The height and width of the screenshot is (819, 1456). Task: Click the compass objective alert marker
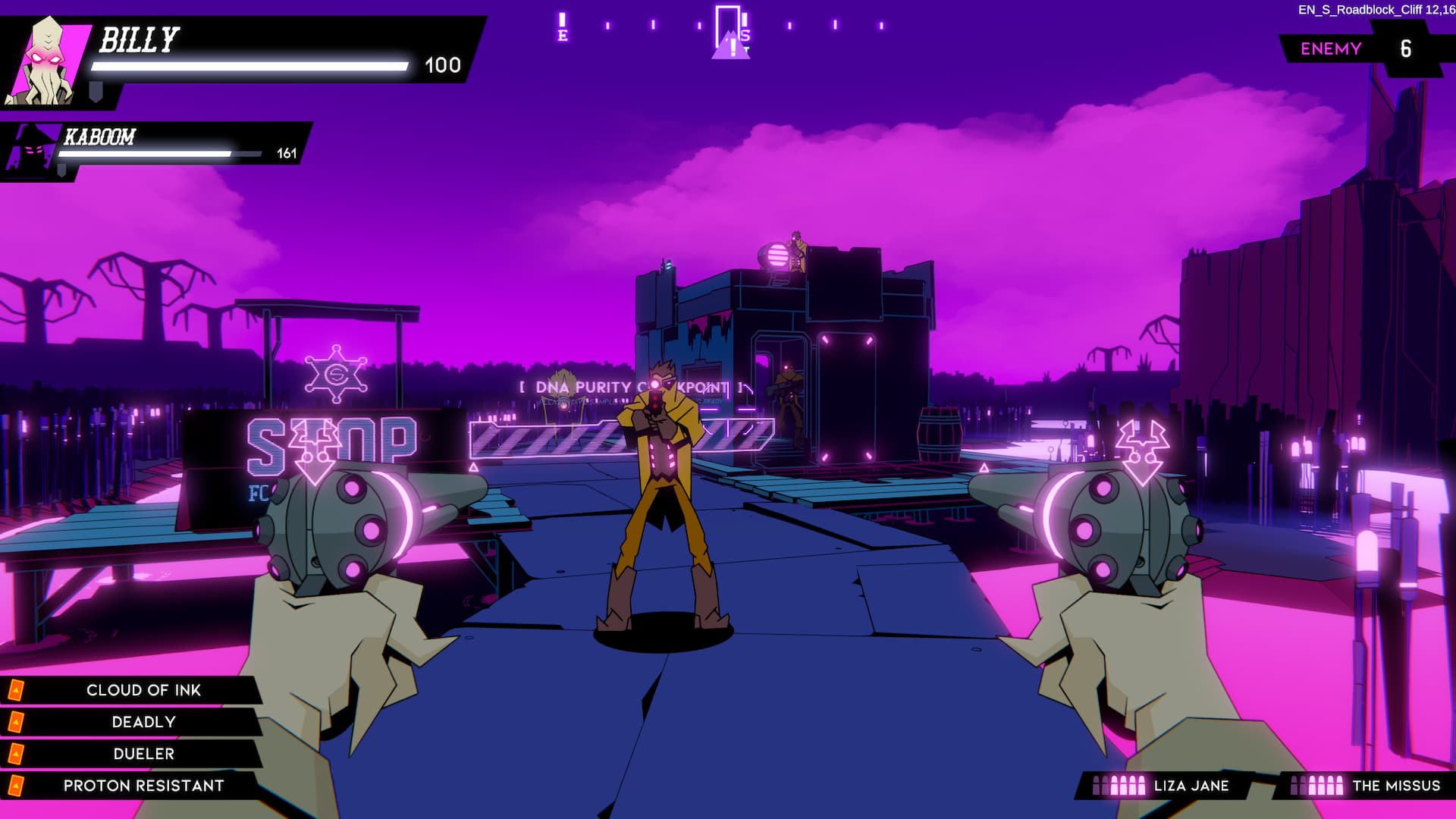point(732,47)
